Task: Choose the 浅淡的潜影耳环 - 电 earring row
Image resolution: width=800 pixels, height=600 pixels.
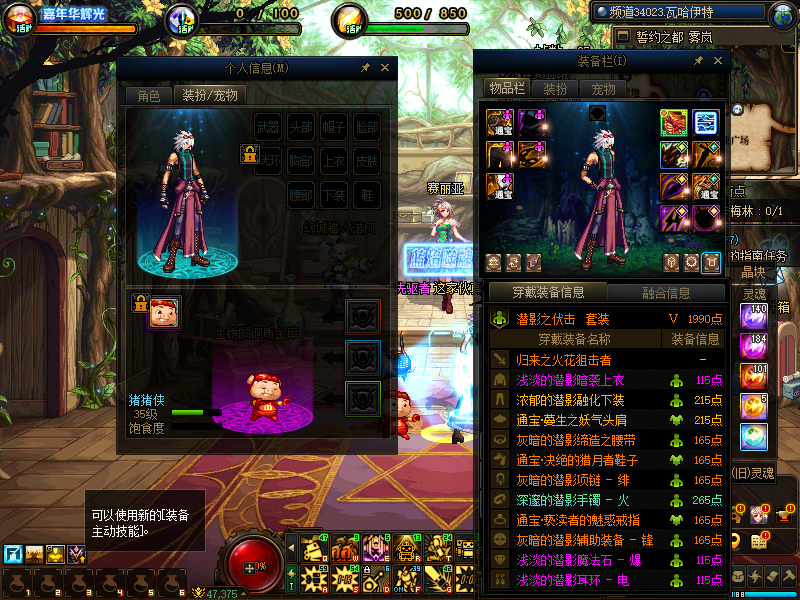Action: tap(572, 580)
